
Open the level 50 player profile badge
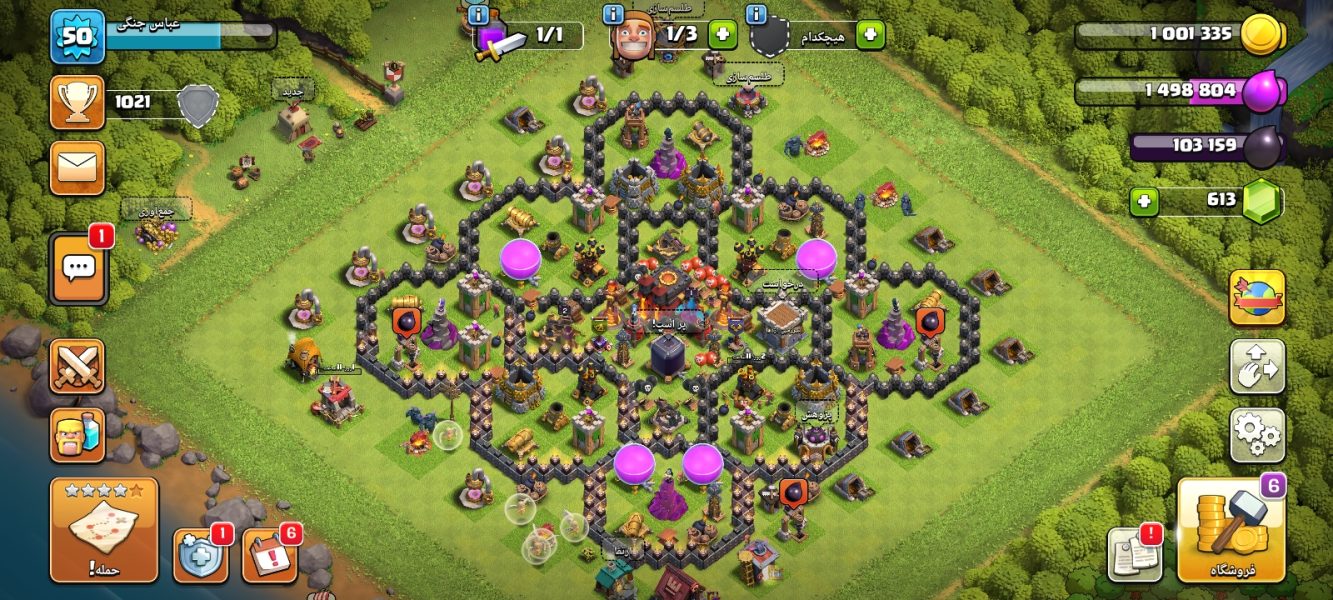tap(78, 38)
